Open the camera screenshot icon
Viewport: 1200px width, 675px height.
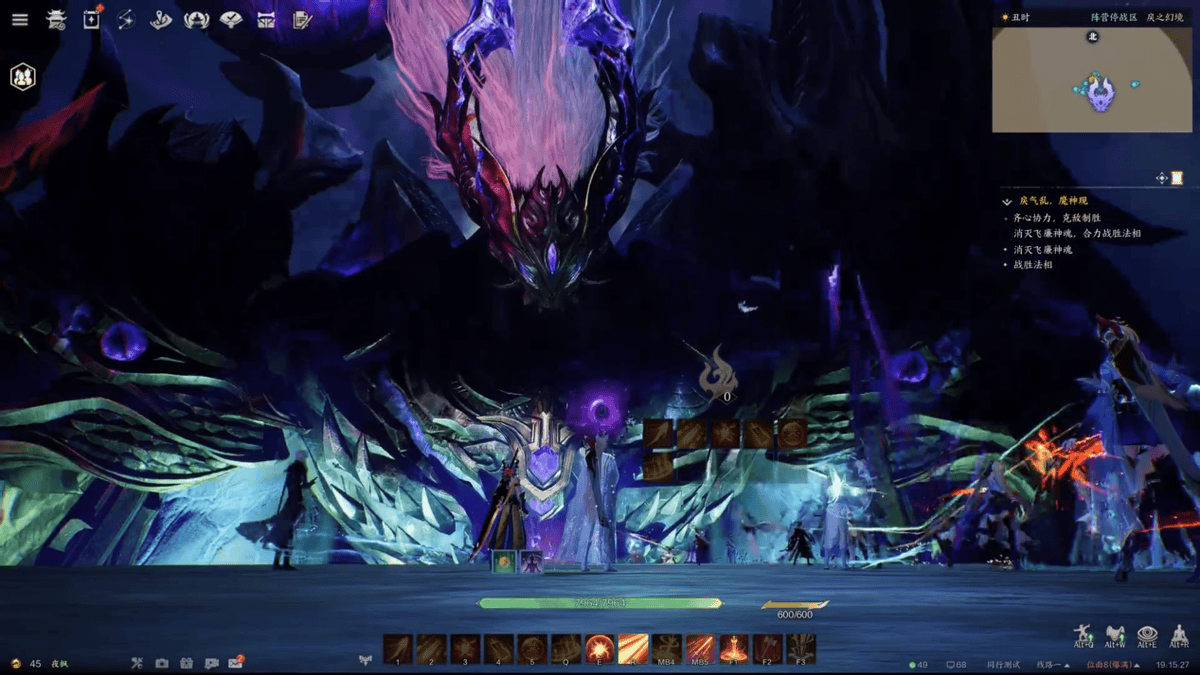(162, 663)
